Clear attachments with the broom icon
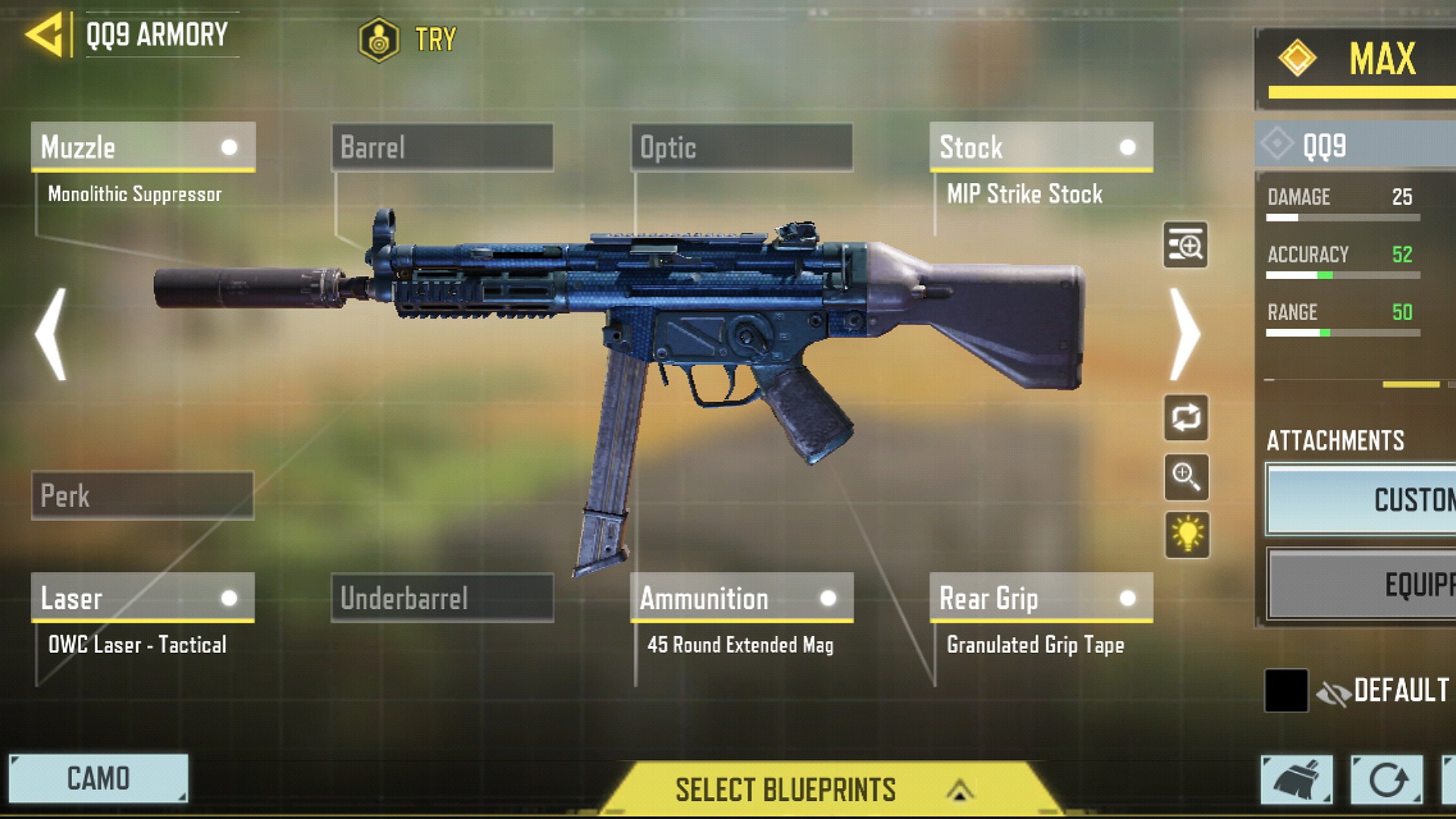The width and height of the screenshot is (1456, 819). coord(1296,780)
